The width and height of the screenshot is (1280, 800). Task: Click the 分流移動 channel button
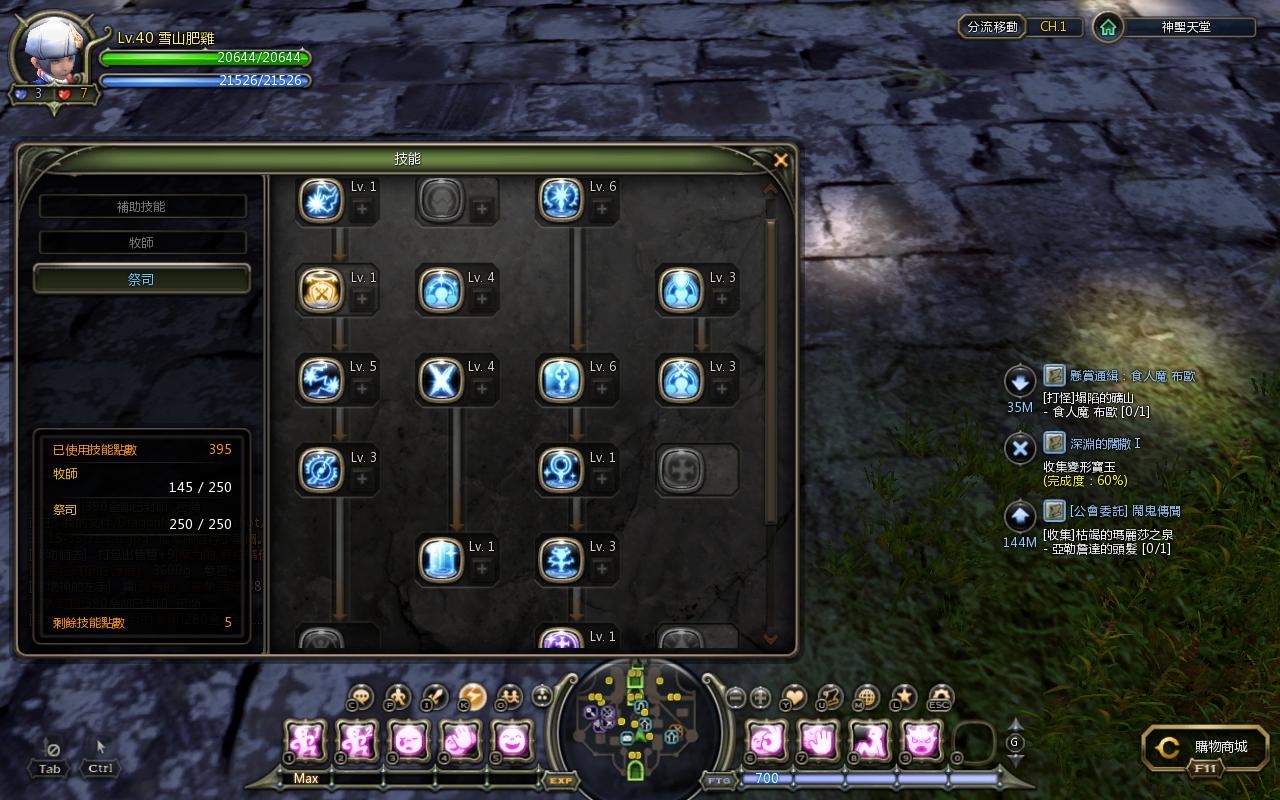pyautogui.click(x=992, y=27)
